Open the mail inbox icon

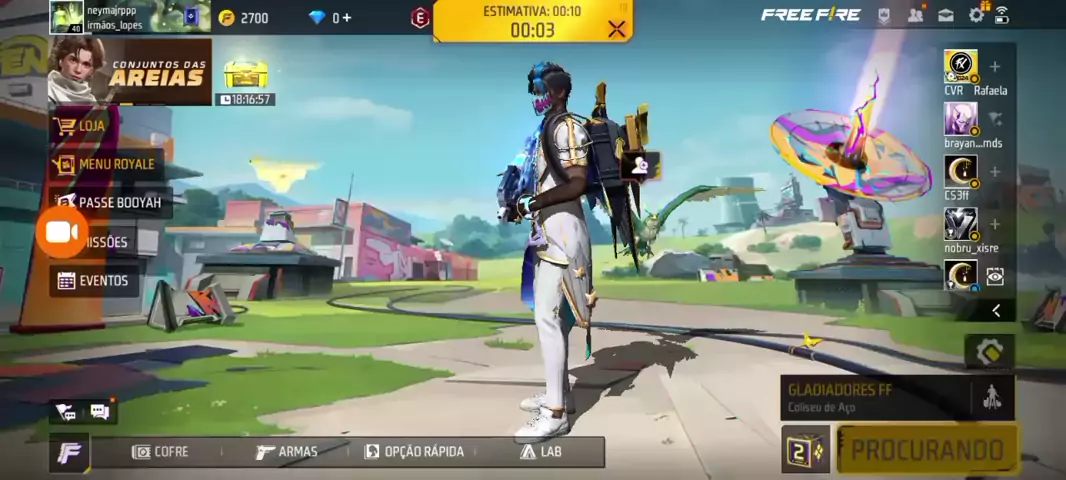coord(945,15)
